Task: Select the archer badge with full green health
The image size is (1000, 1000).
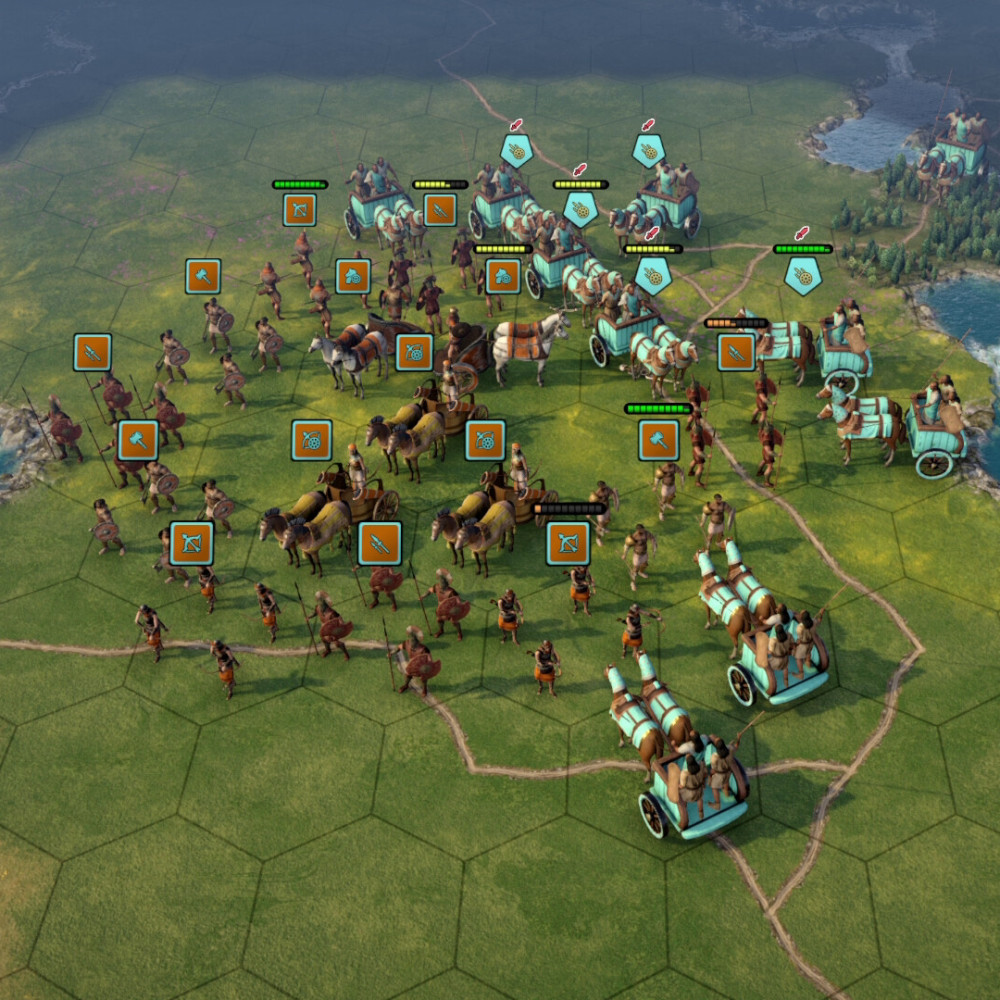Action: tap(299, 210)
